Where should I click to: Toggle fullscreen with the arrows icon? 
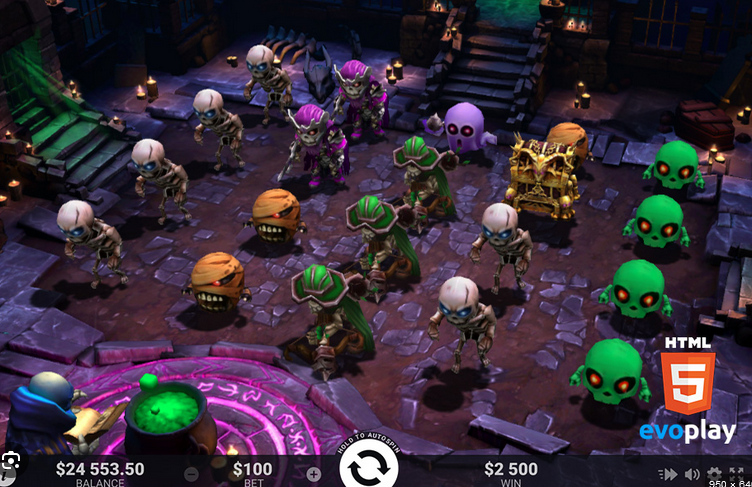[x=738, y=474]
